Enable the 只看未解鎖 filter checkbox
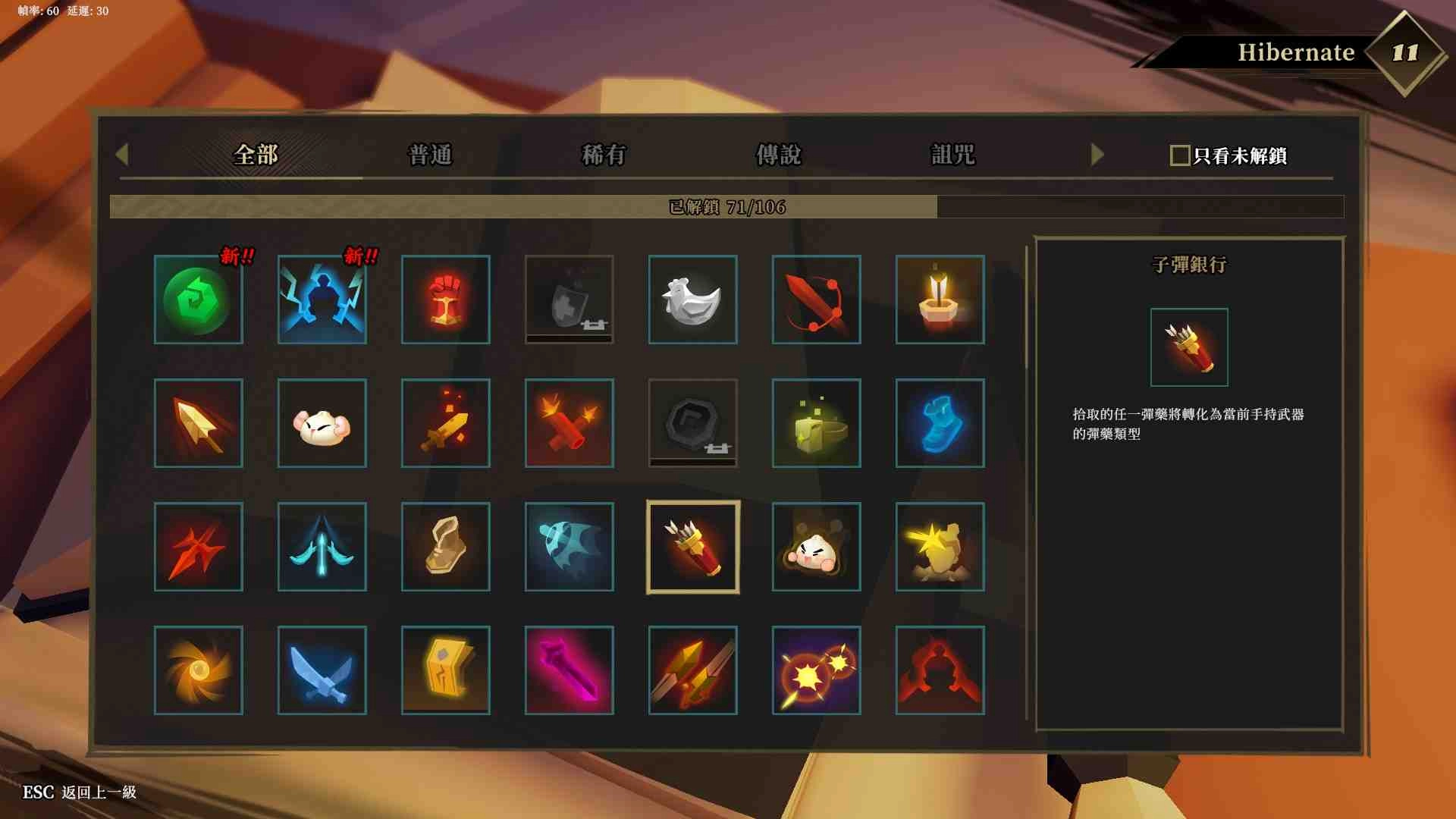The width and height of the screenshot is (1456, 819). pyautogui.click(x=1178, y=155)
